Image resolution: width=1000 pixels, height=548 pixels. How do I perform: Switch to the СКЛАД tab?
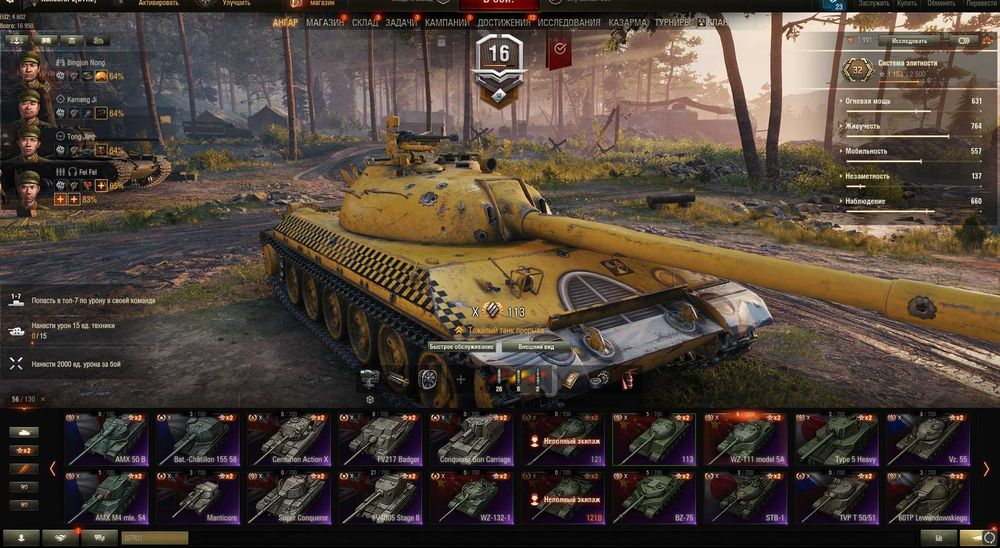coord(365,22)
